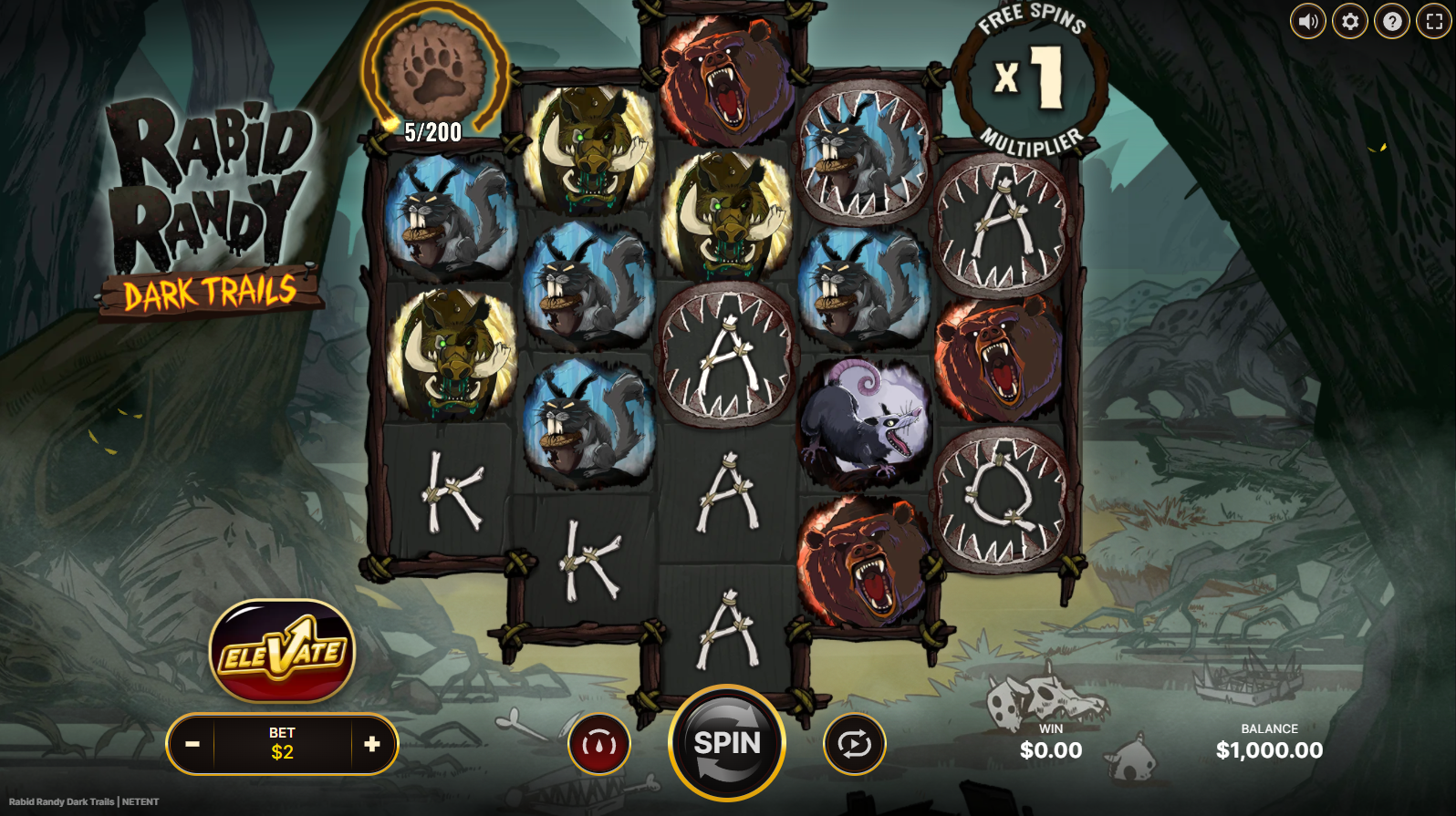This screenshot has height=816, width=1456.
Task: Activate the Elevate feature button
Action: 282,651
